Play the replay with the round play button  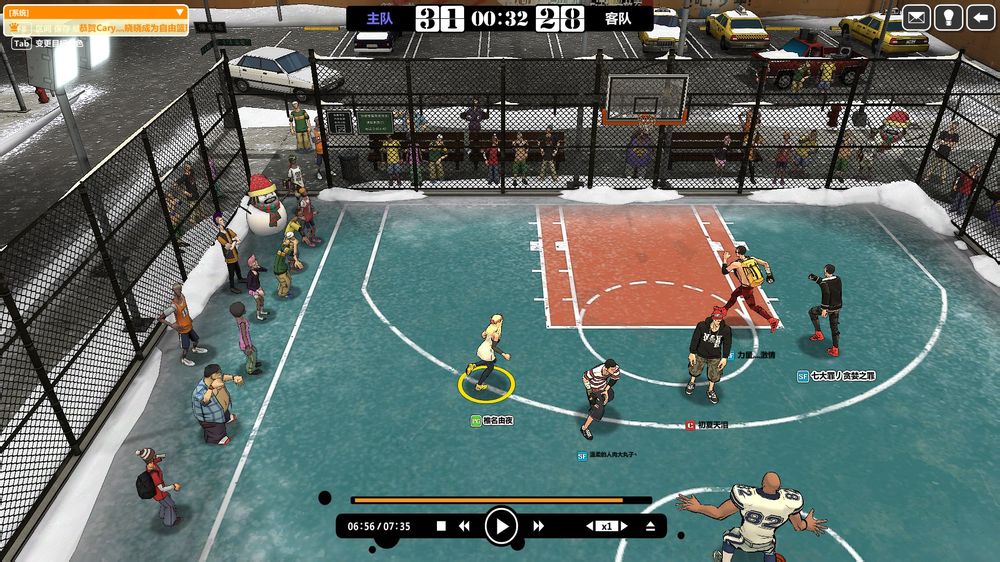pyautogui.click(x=501, y=525)
